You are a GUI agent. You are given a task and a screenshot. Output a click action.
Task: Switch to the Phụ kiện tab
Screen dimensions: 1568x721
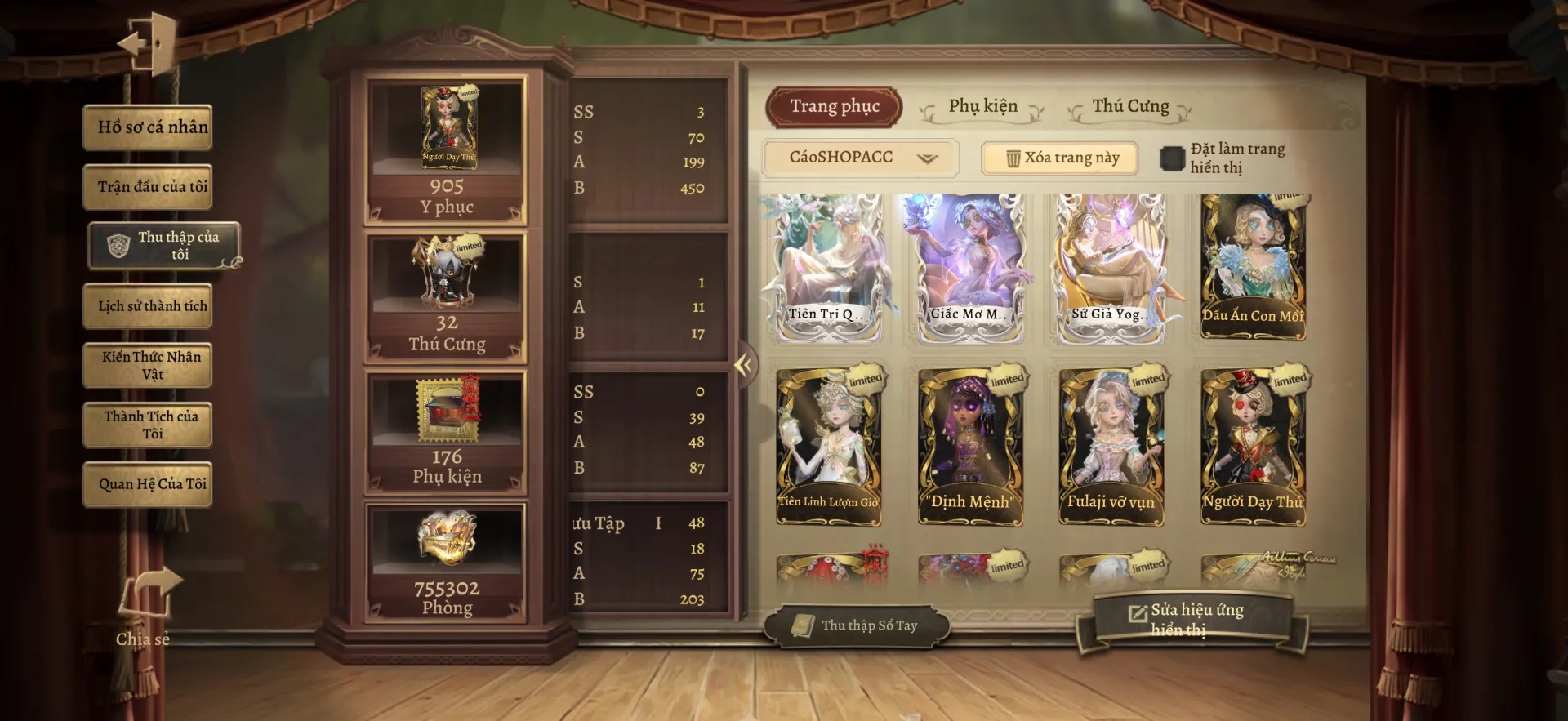tap(982, 107)
